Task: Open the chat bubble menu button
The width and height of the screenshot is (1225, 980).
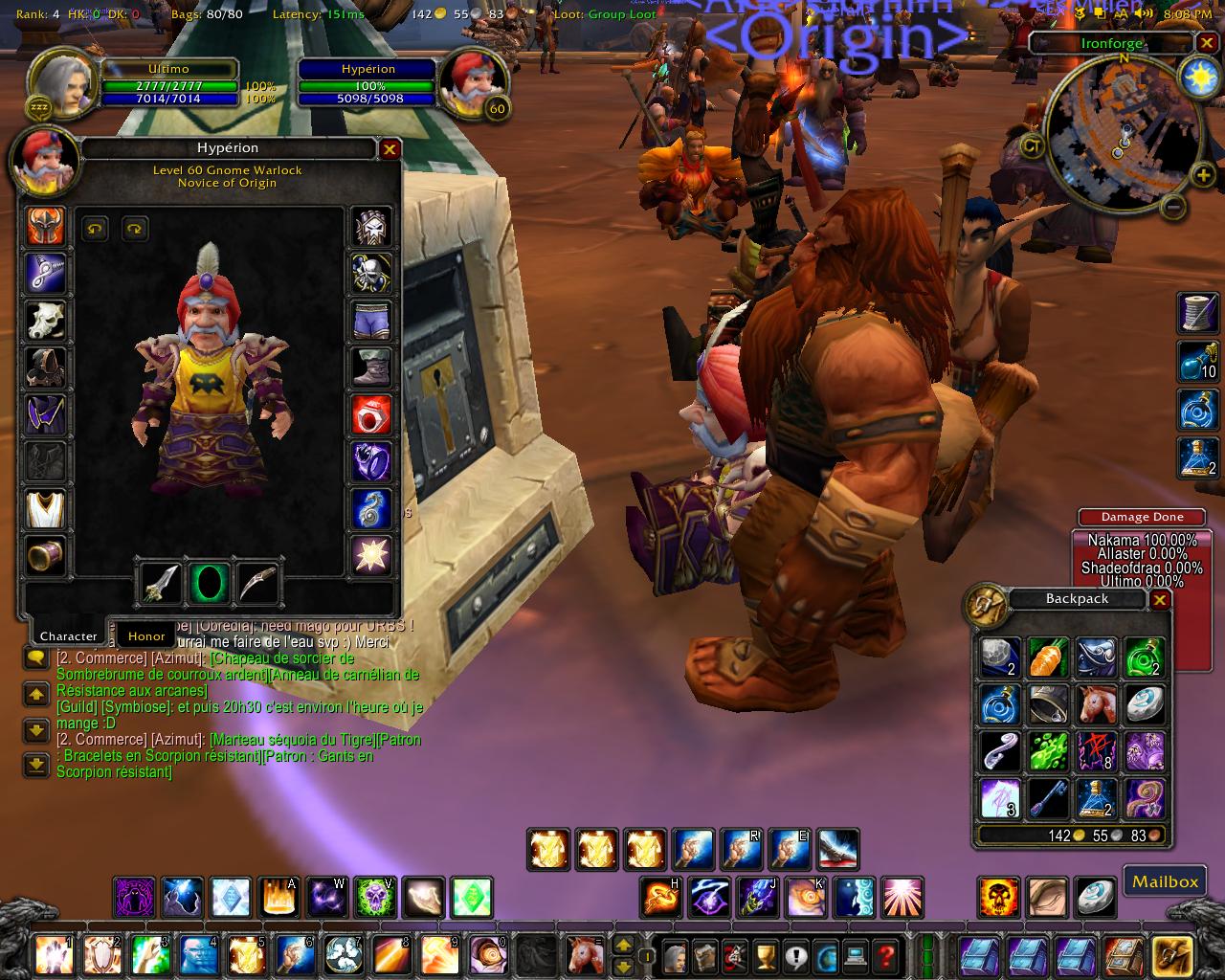Action: (x=35, y=658)
